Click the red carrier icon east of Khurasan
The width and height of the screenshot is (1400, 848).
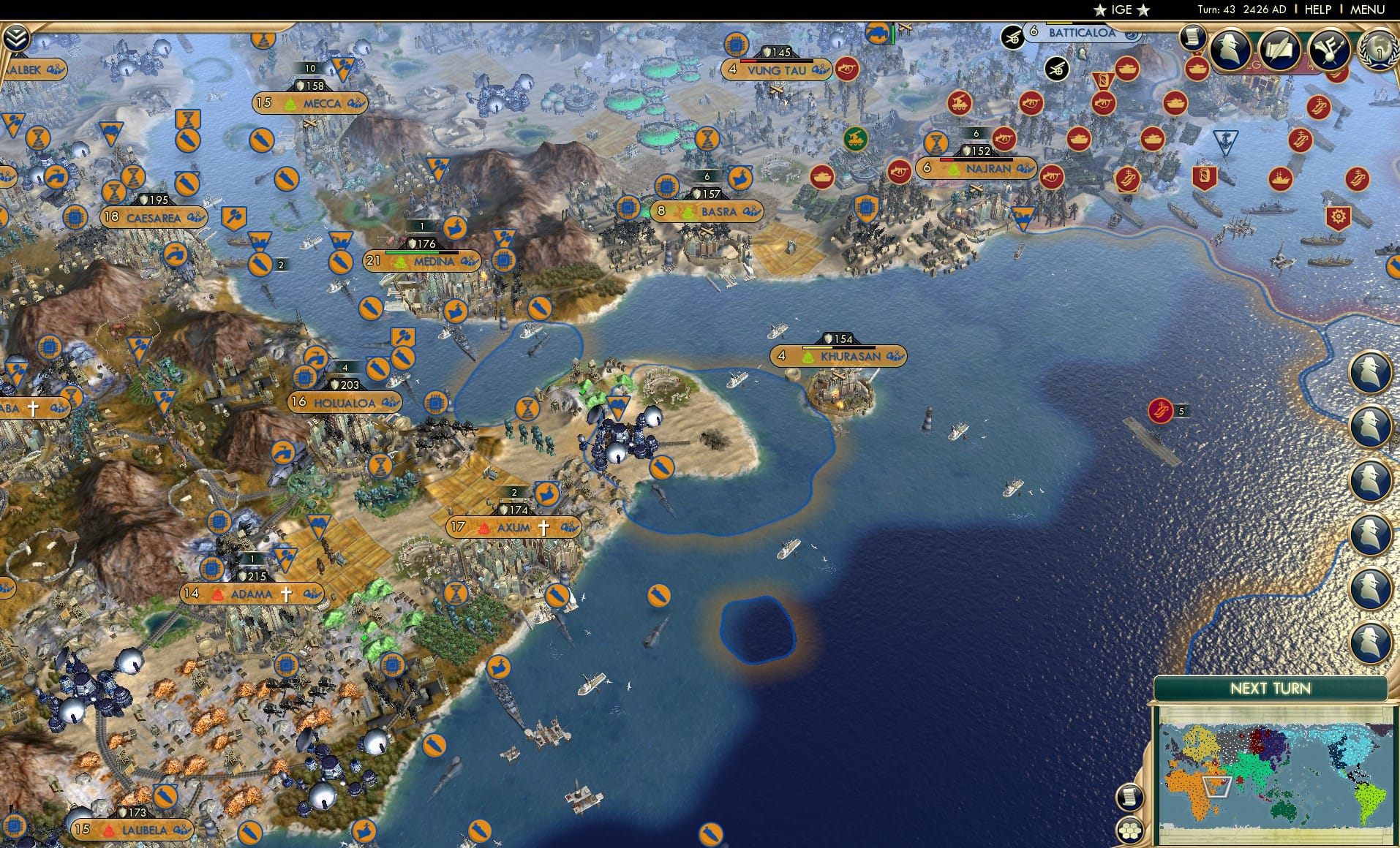pyautogui.click(x=1161, y=409)
